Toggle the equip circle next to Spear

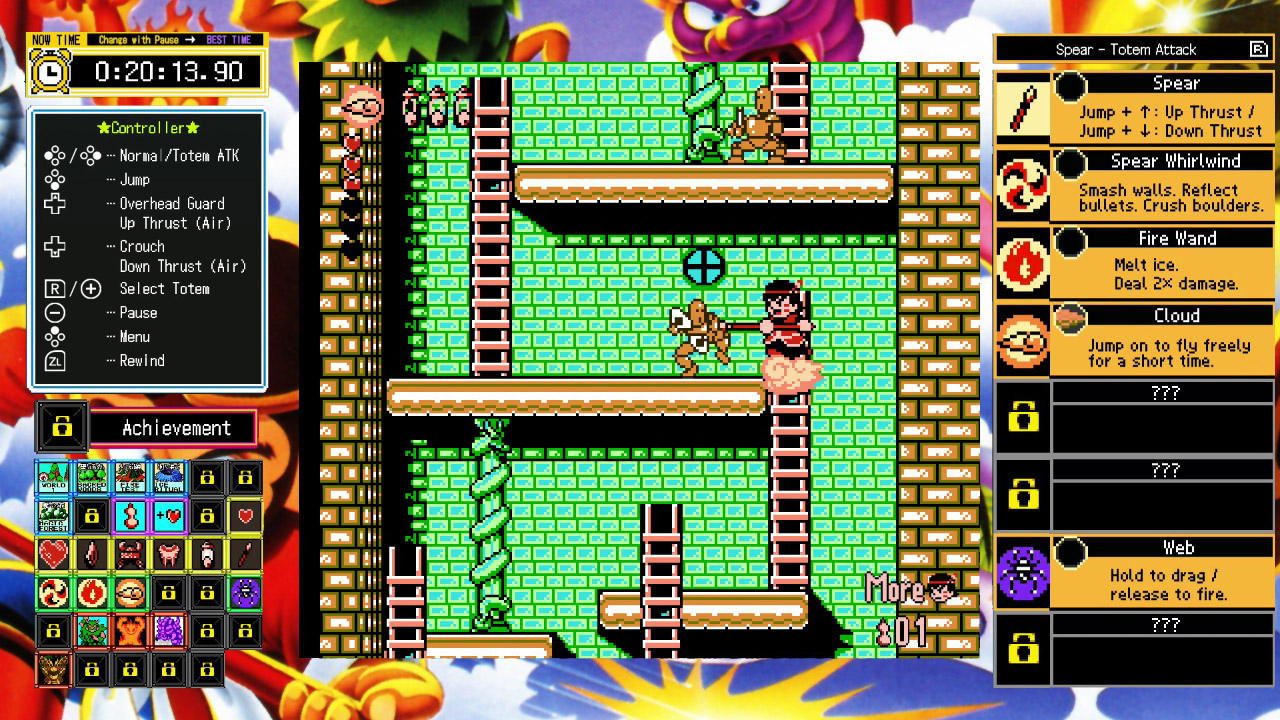coord(1070,88)
